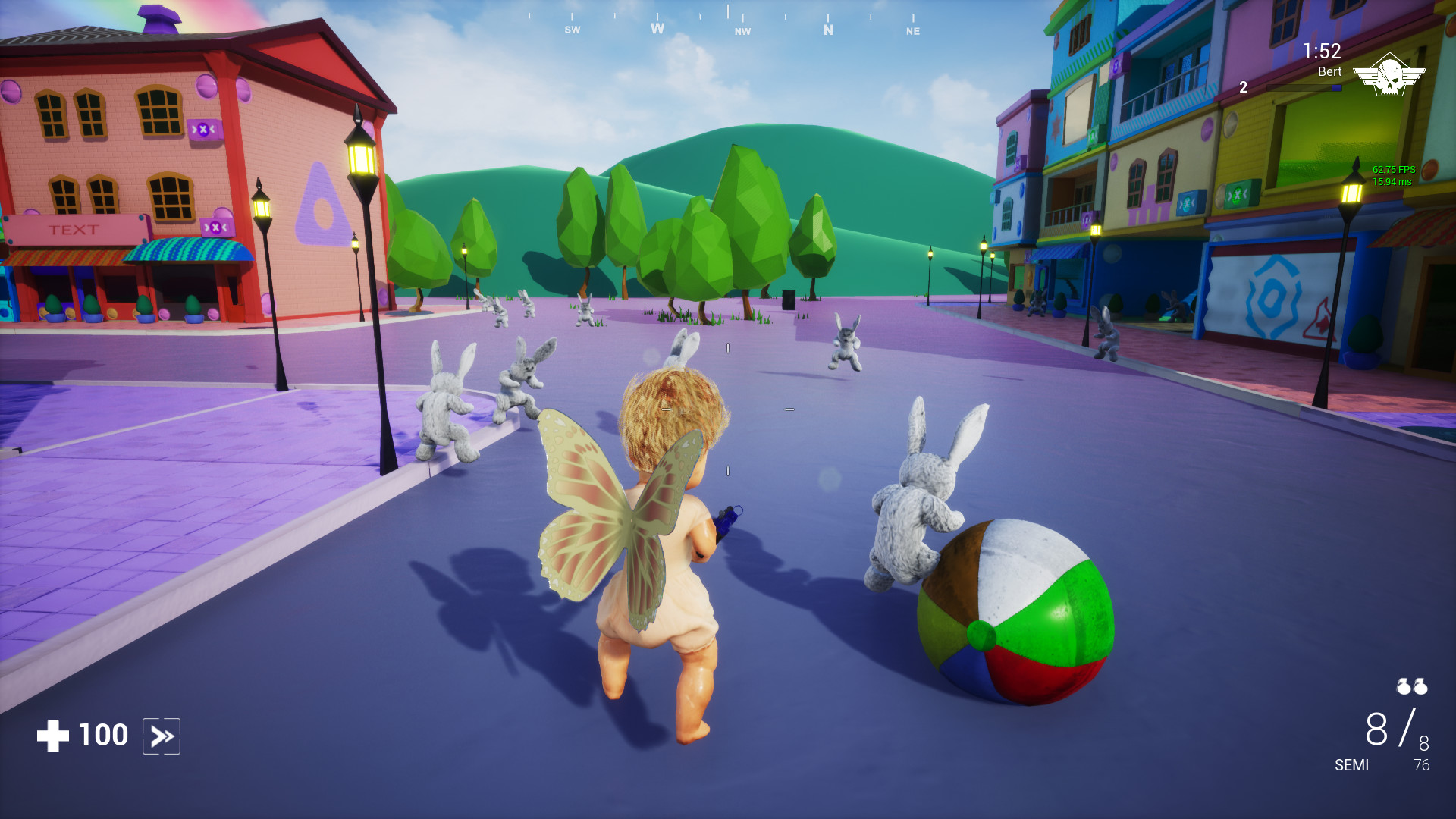Screen dimensions: 1456x819
Task: Select the double-chevron sprint icon
Action: 162,734
